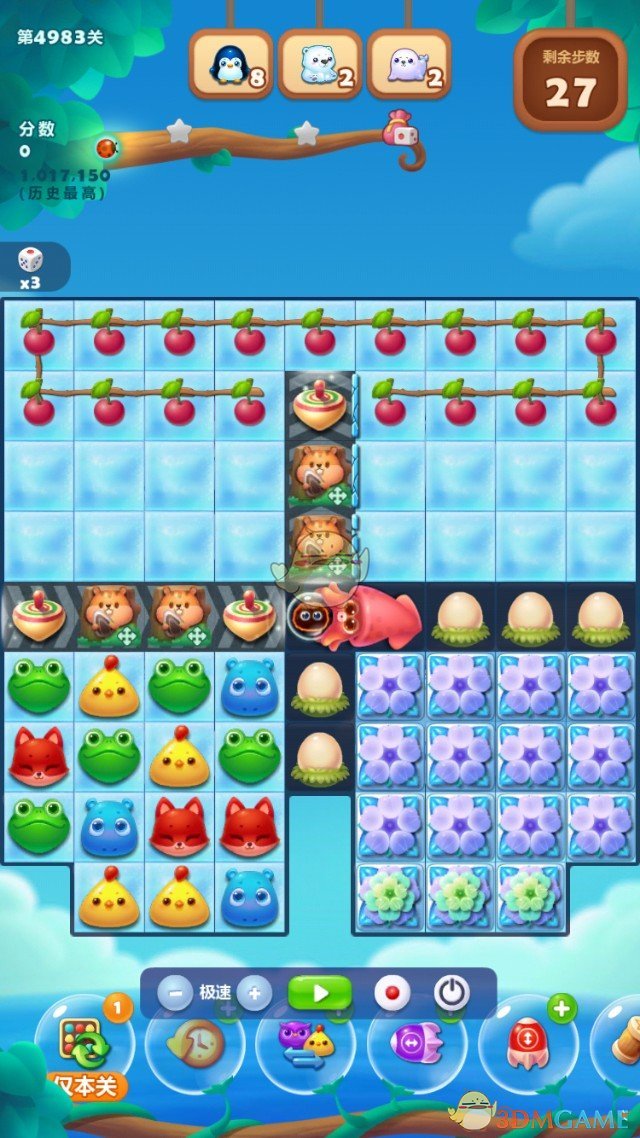Tap the polar bear objective tracker

point(320,65)
